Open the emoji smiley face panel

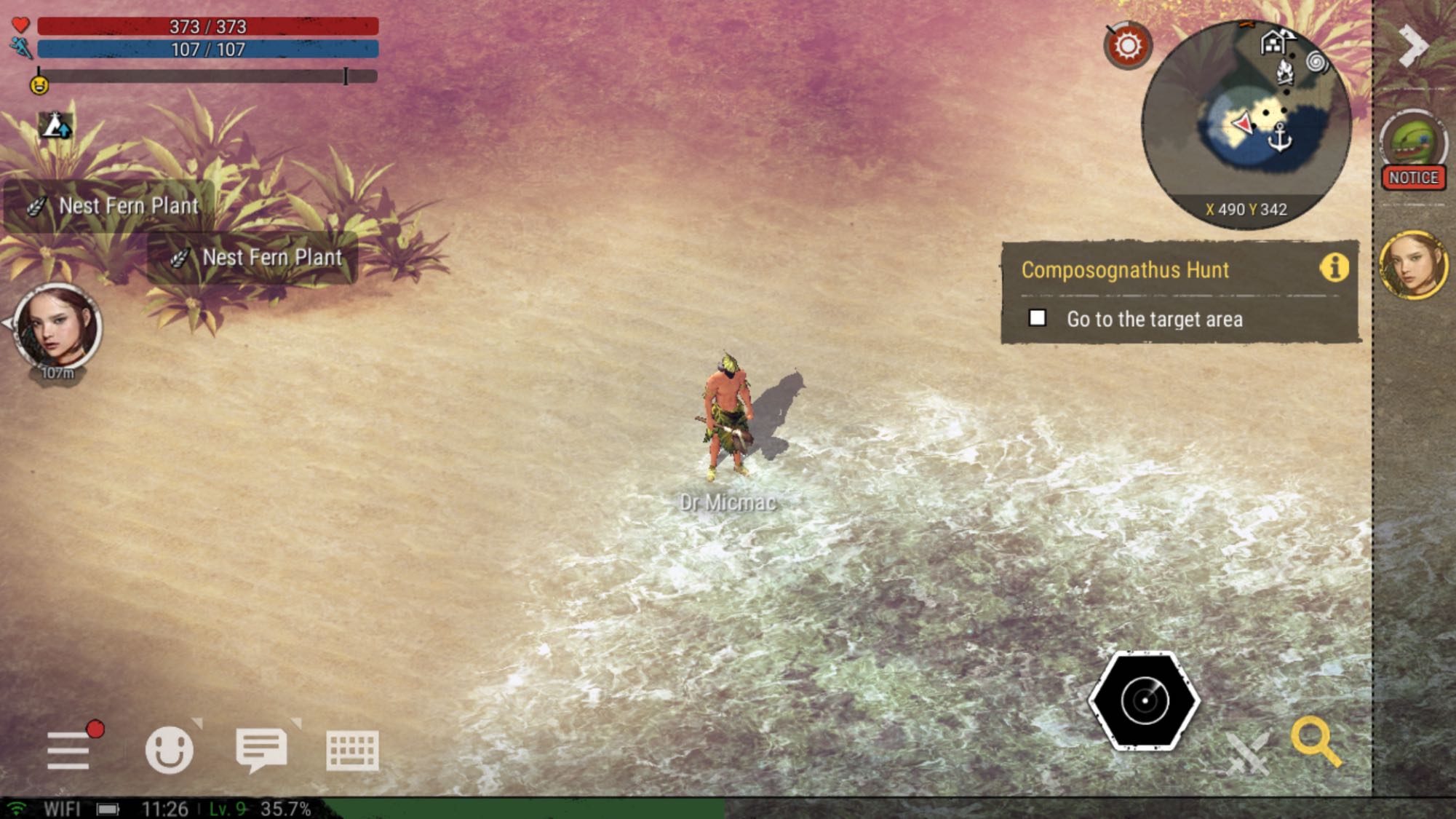tap(169, 749)
